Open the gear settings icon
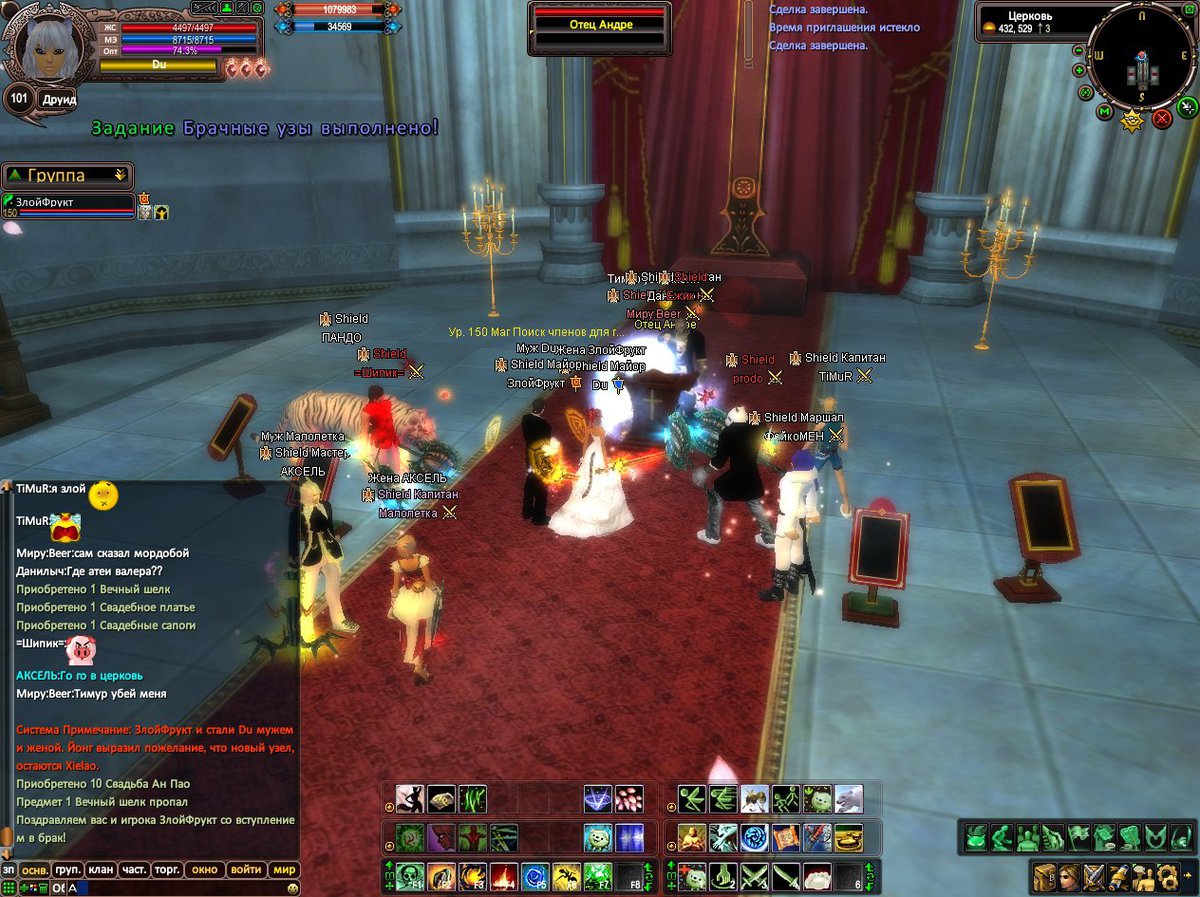Screen dimensions: 1200x897 tap(1166, 877)
